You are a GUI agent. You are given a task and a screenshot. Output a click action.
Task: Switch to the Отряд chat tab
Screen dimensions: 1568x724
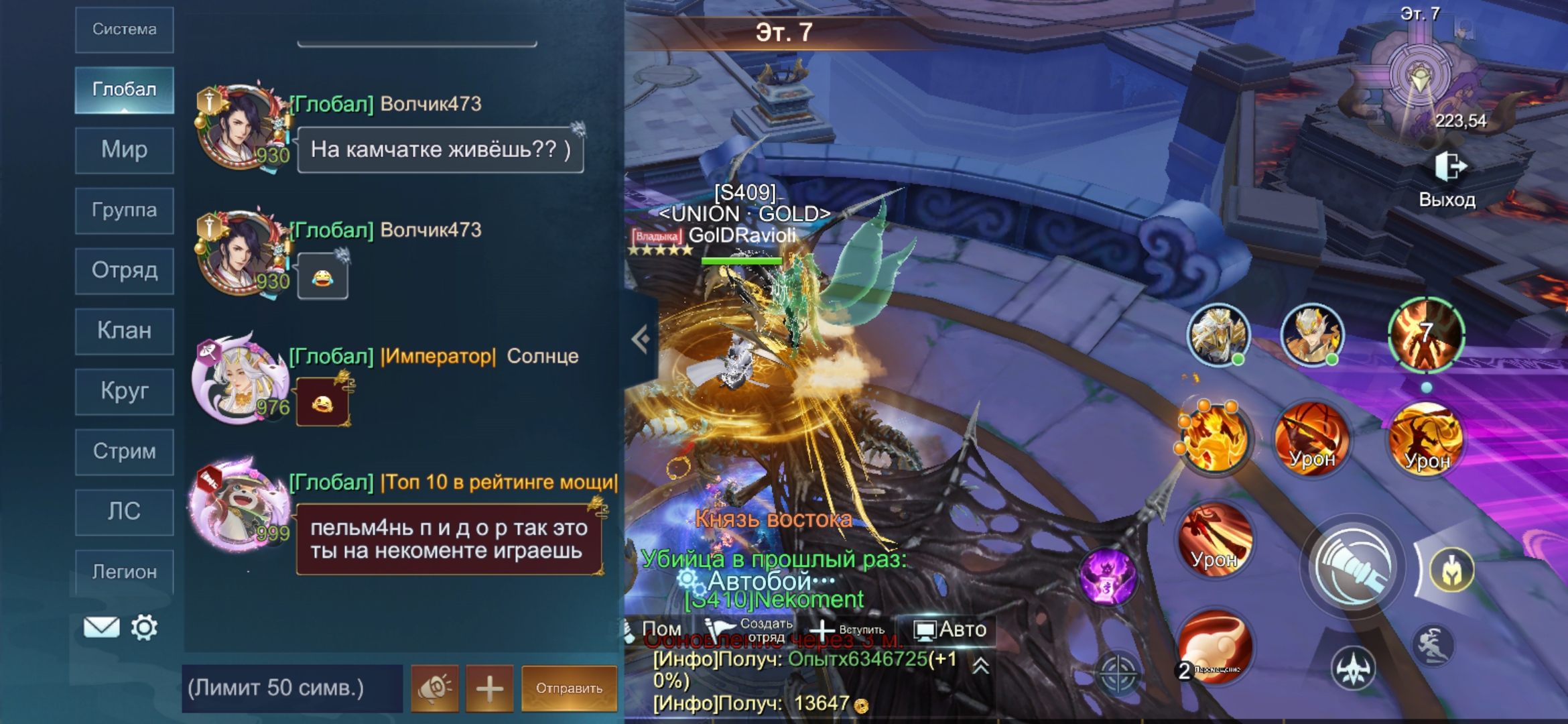tap(125, 270)
